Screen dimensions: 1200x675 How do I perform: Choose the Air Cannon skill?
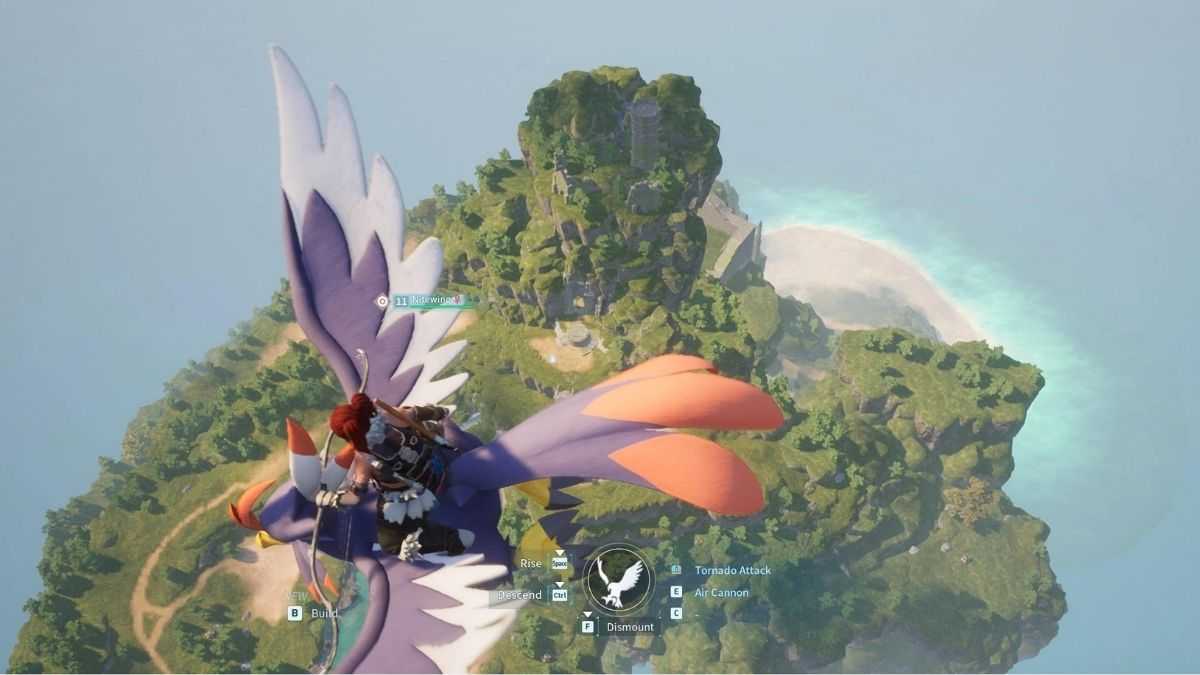(x=721, y=592)
